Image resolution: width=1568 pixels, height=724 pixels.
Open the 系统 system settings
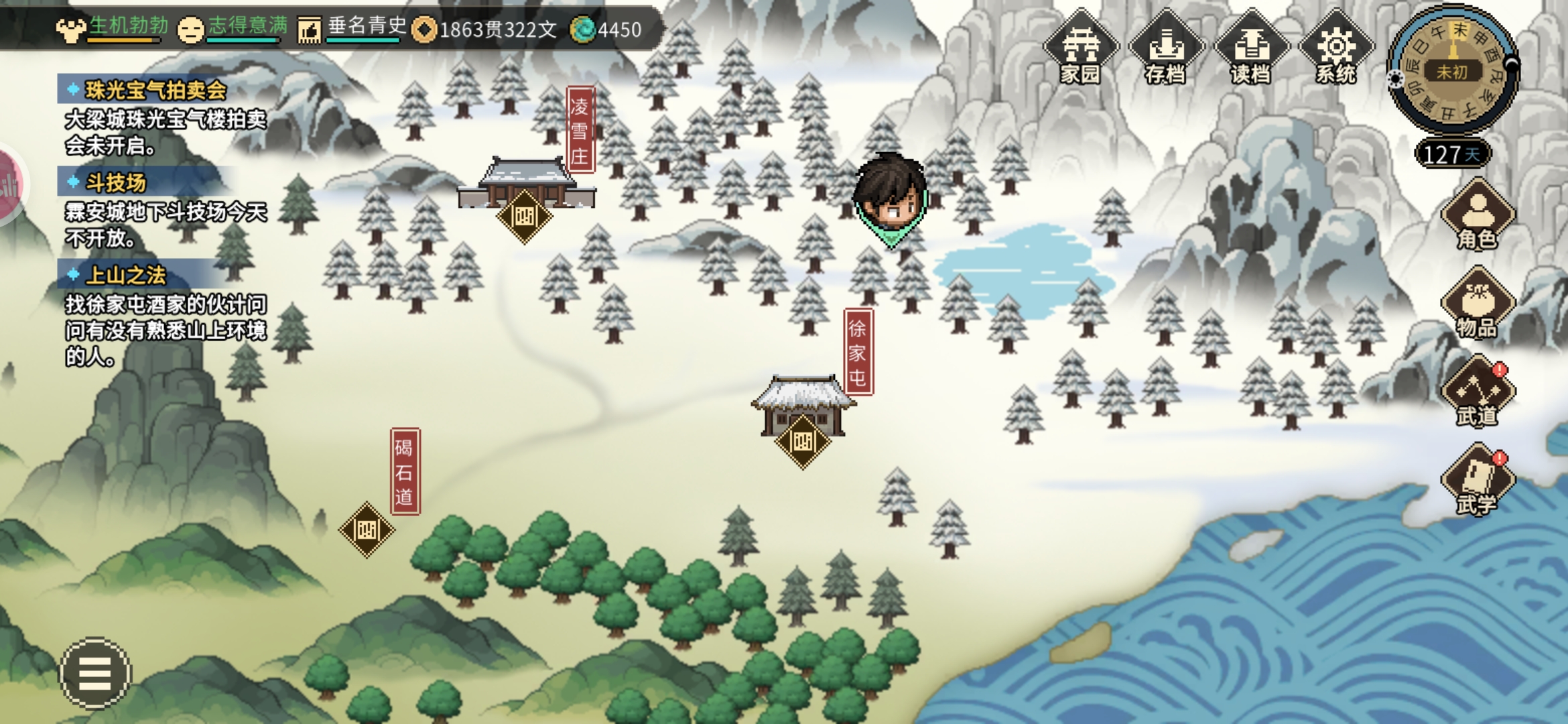point(1335,48)
